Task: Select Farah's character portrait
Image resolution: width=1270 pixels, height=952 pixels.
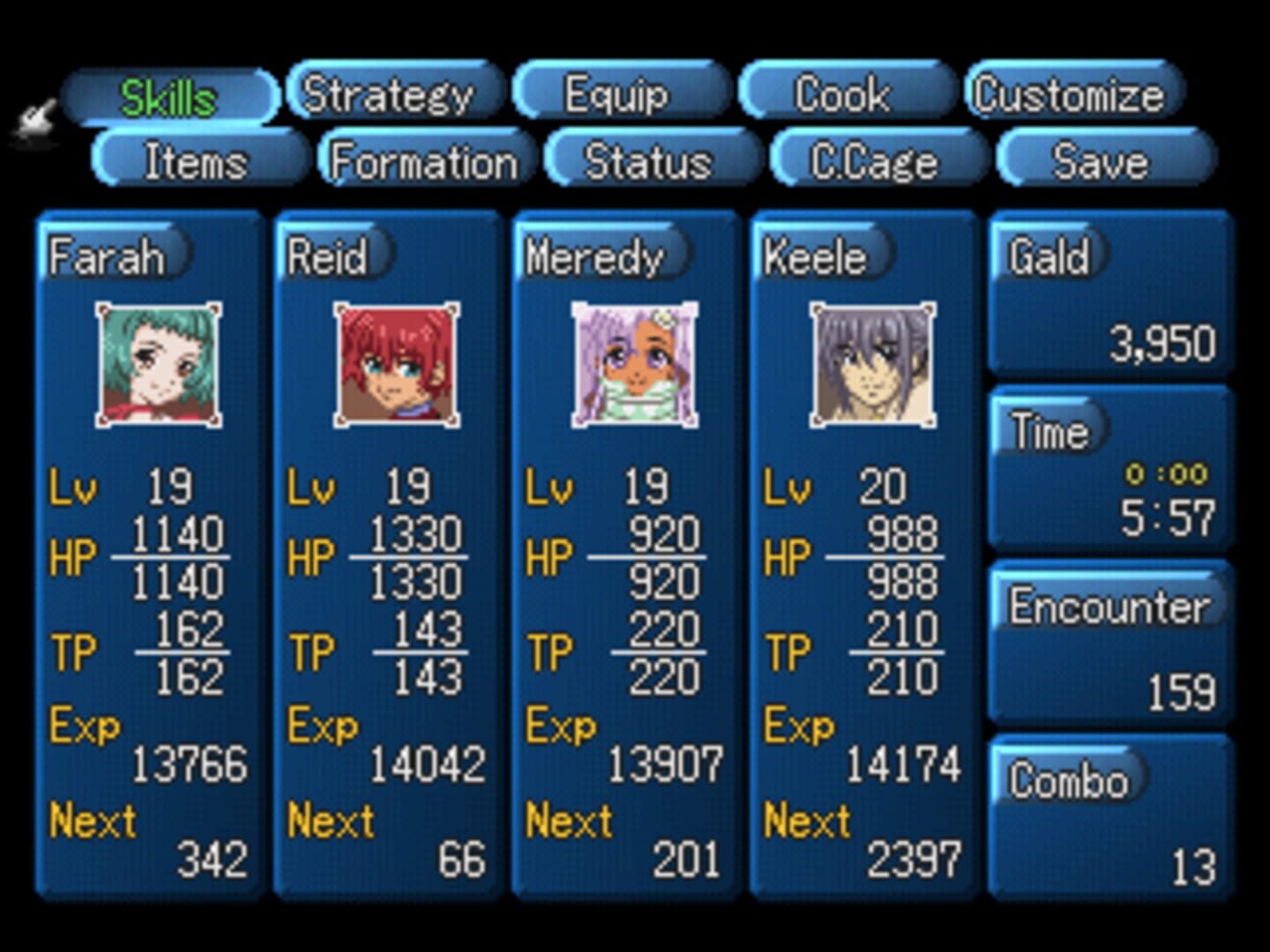Action: (x=157, y=365)
